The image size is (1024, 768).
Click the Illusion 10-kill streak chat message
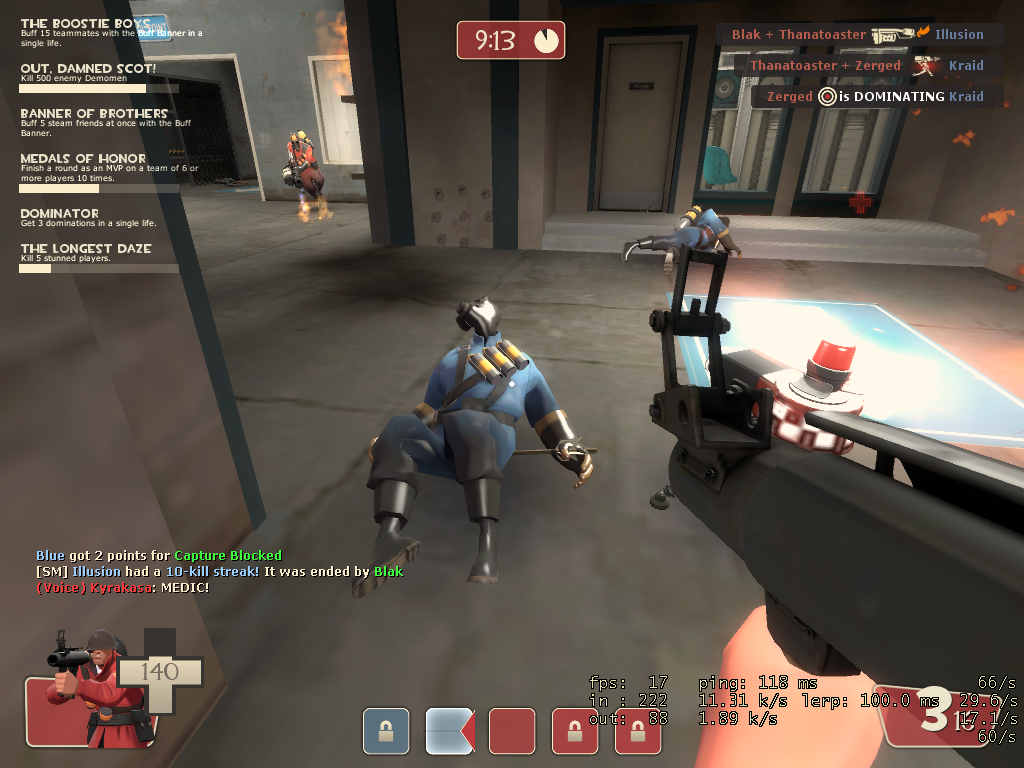[x=218, y=571]
